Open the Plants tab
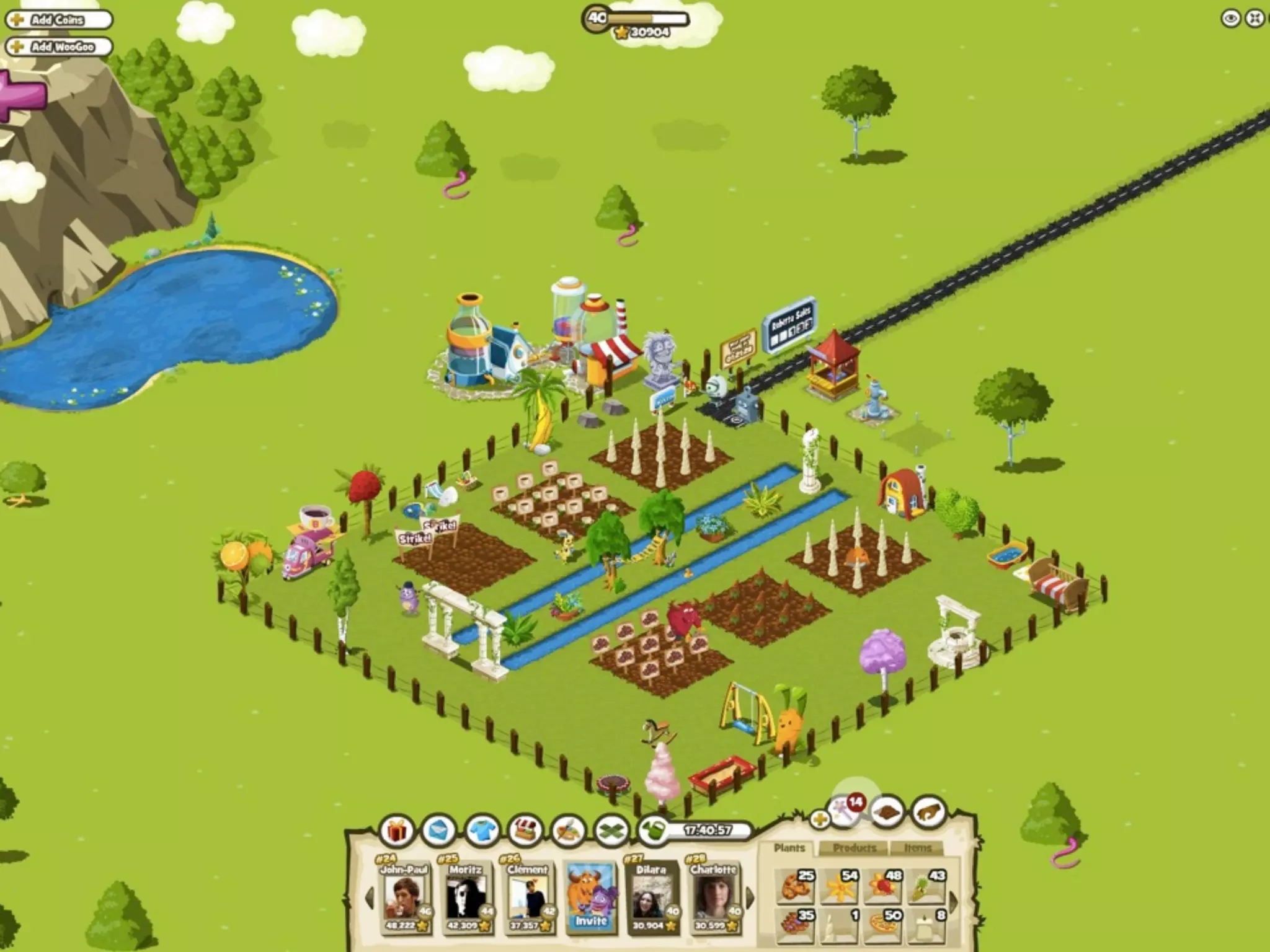The height and width of the screenshot is (952, 1270). coord(789,848)
